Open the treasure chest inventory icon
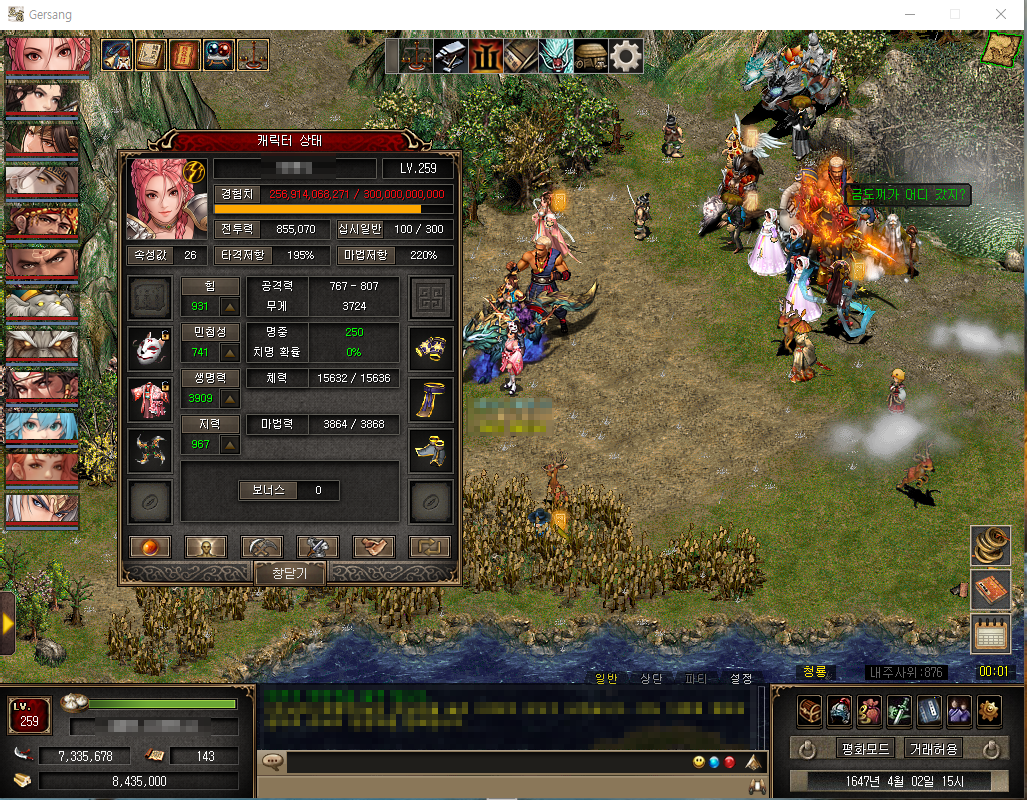Image resolution: width=1027 pixels, height=800 pixels. tap(809, 710)
